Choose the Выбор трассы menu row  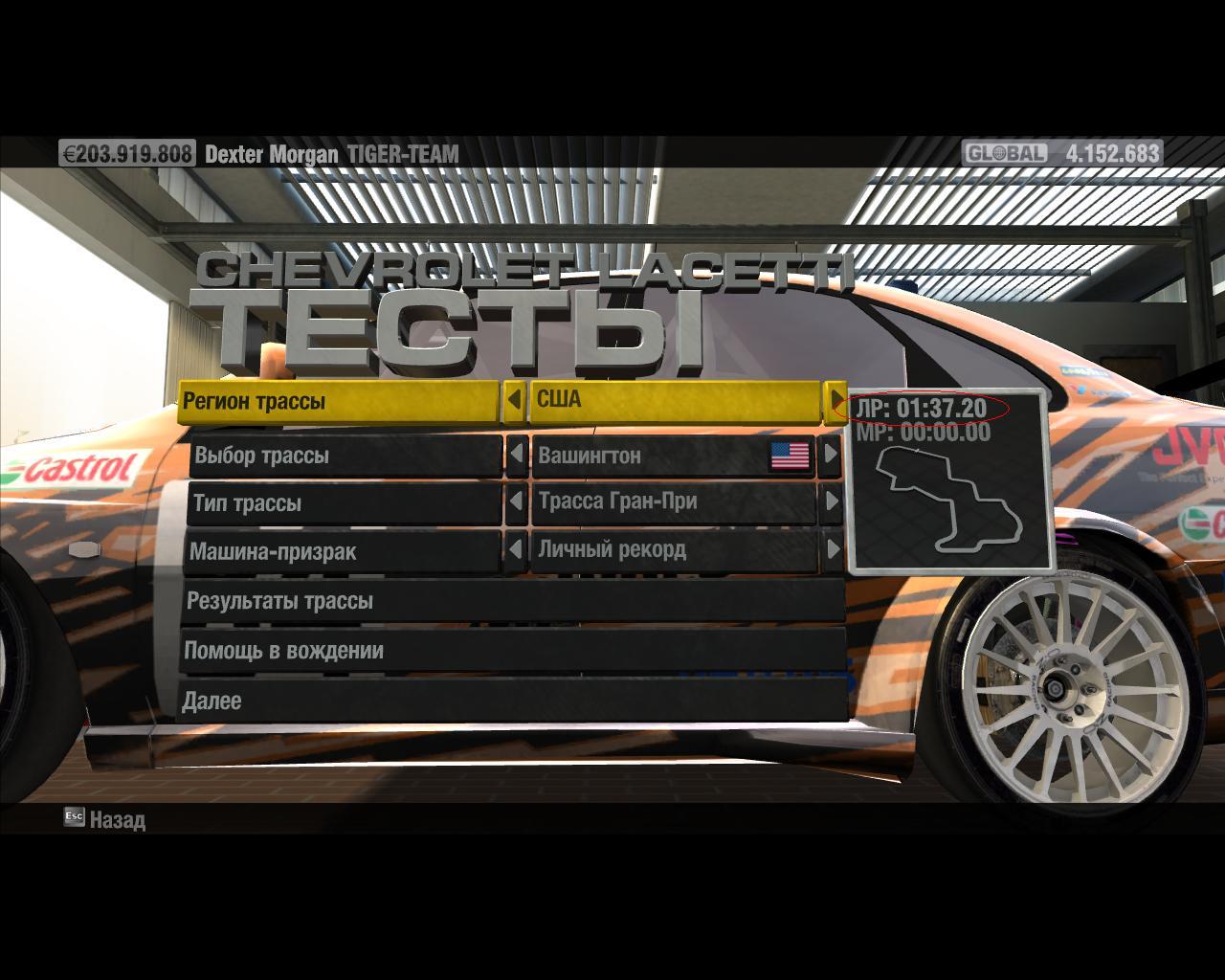[345, 456]
